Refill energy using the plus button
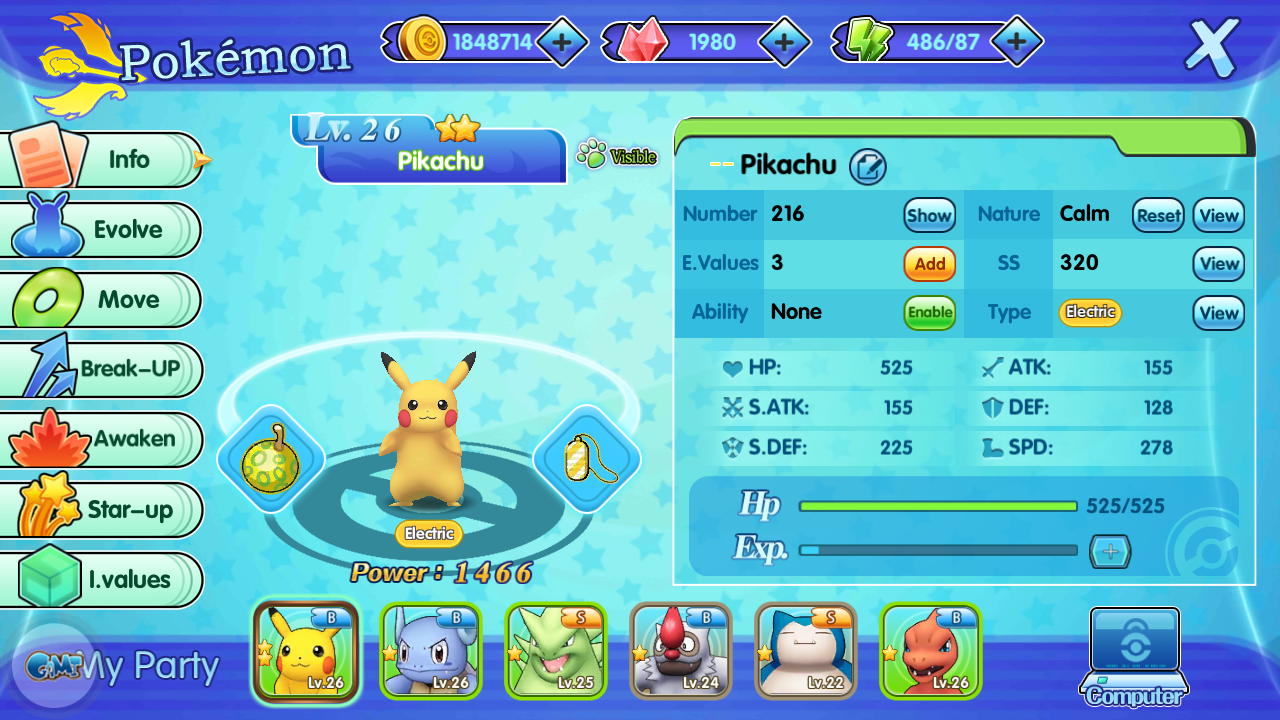This screenshot has height=720, width=1280. pyautogui.click(x=1016, y=42)
